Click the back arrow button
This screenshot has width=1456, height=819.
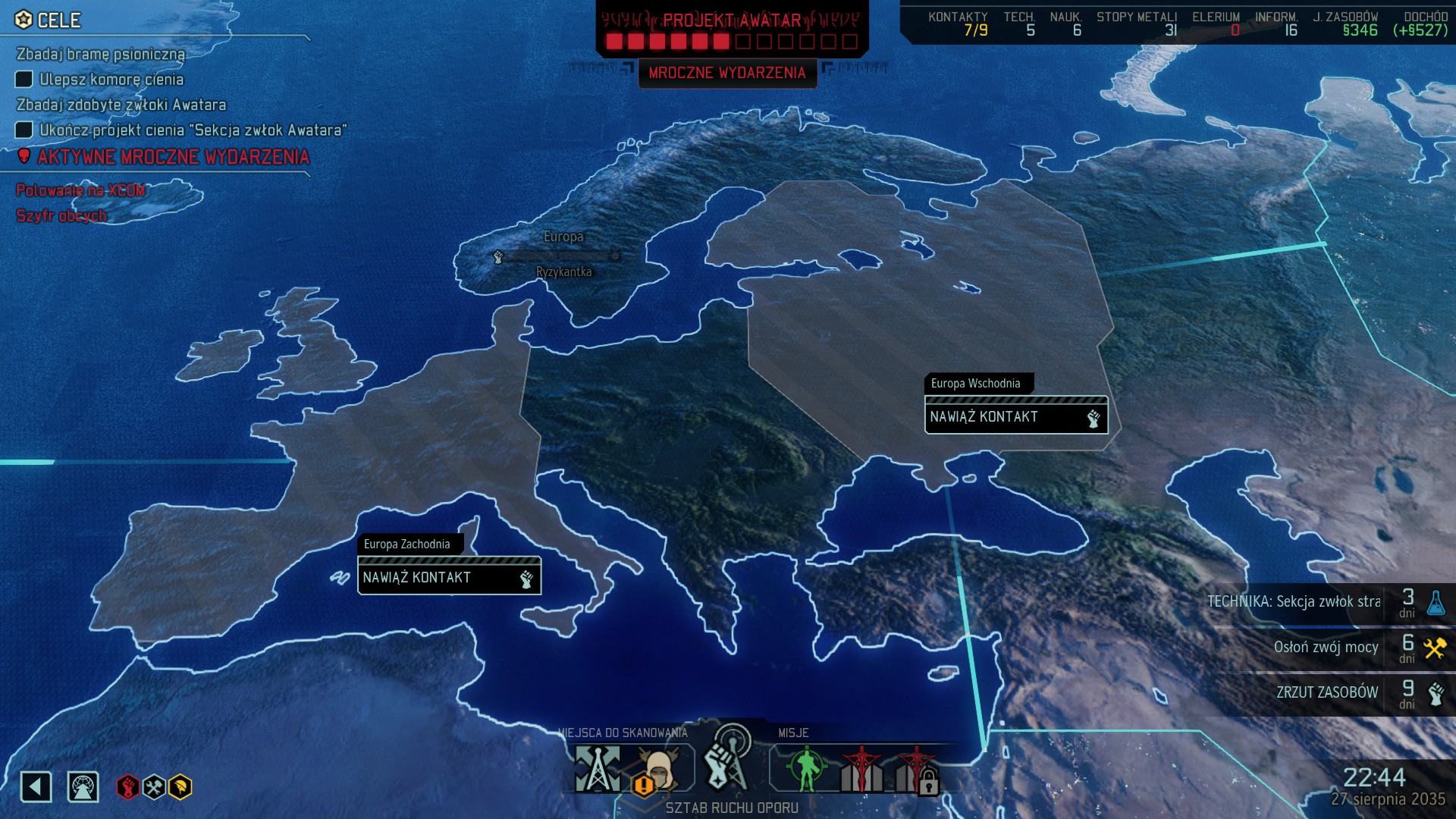(x=36, y=786)
